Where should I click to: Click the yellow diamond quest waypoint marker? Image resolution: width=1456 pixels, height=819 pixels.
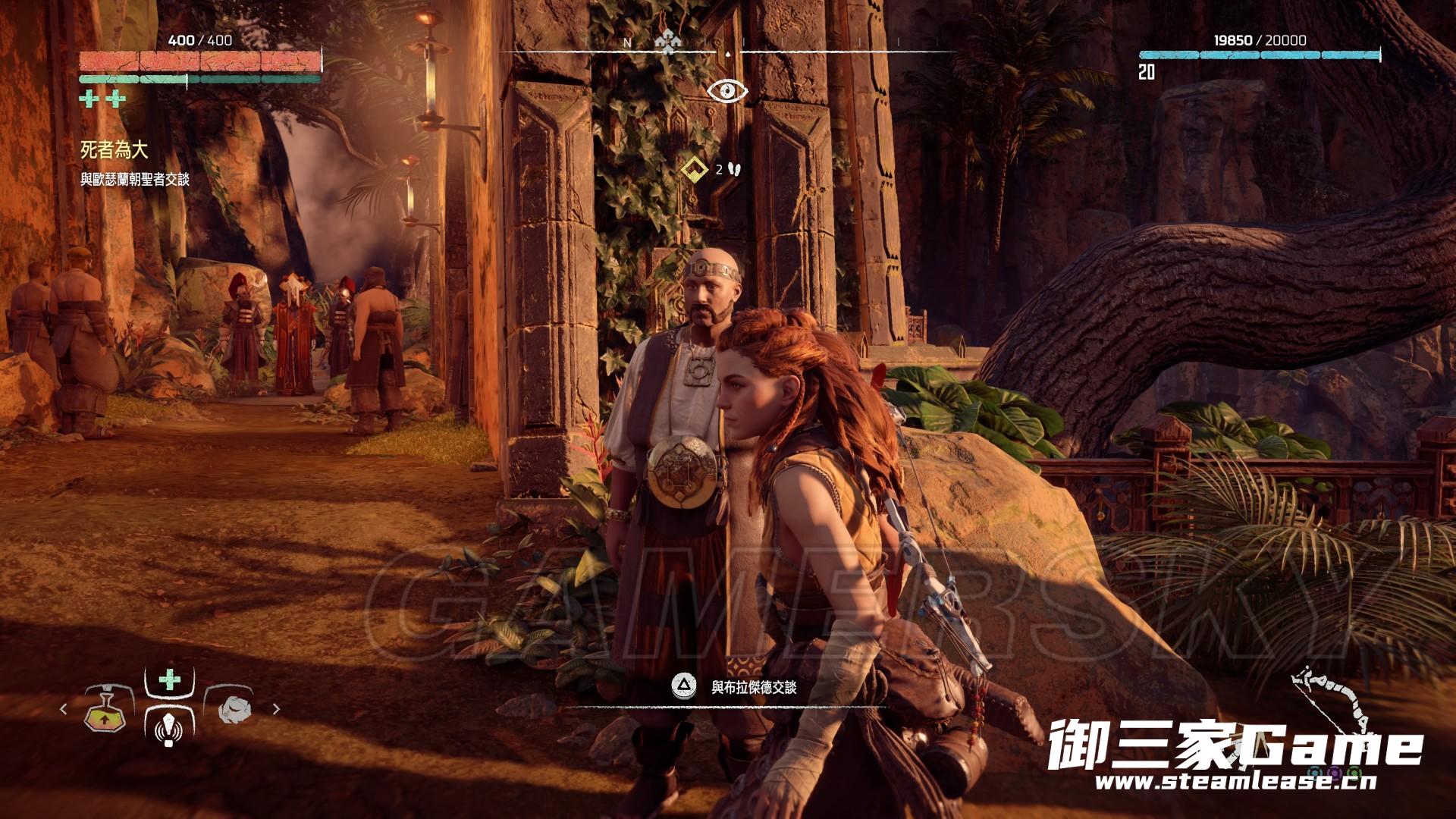692,170
